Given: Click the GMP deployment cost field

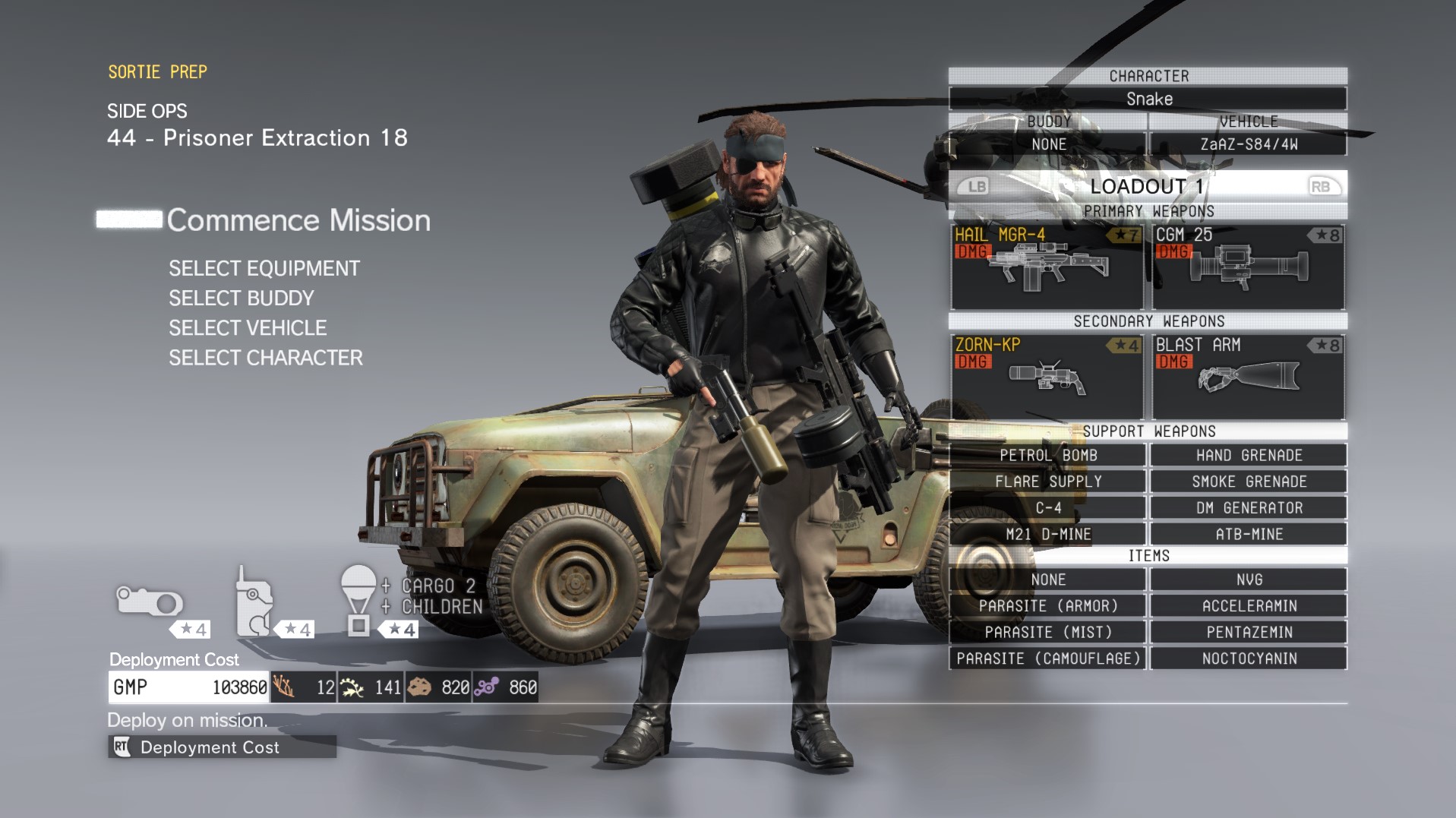Looking at the screenshot, I should (x=188, y=687).
